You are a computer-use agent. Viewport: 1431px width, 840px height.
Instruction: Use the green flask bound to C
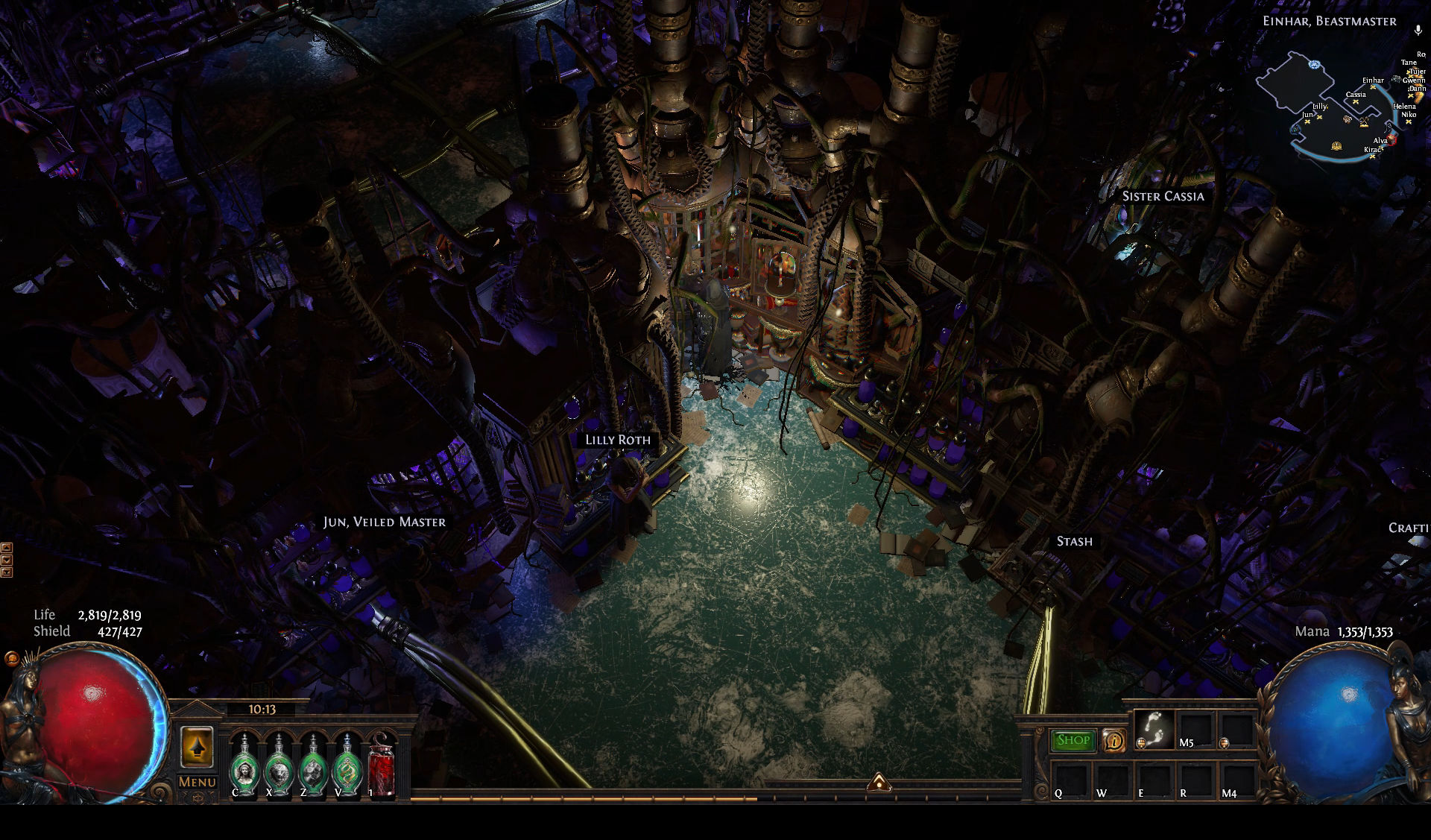click(x=244, y=765)
